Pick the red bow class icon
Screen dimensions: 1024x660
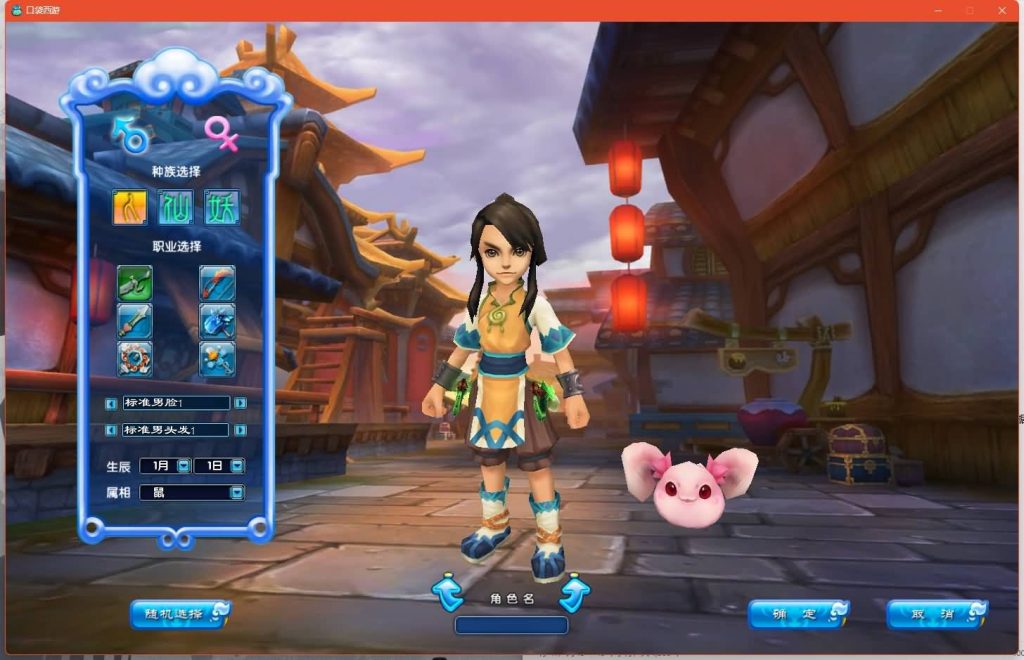pyautogui.click(x=217, y=283)
